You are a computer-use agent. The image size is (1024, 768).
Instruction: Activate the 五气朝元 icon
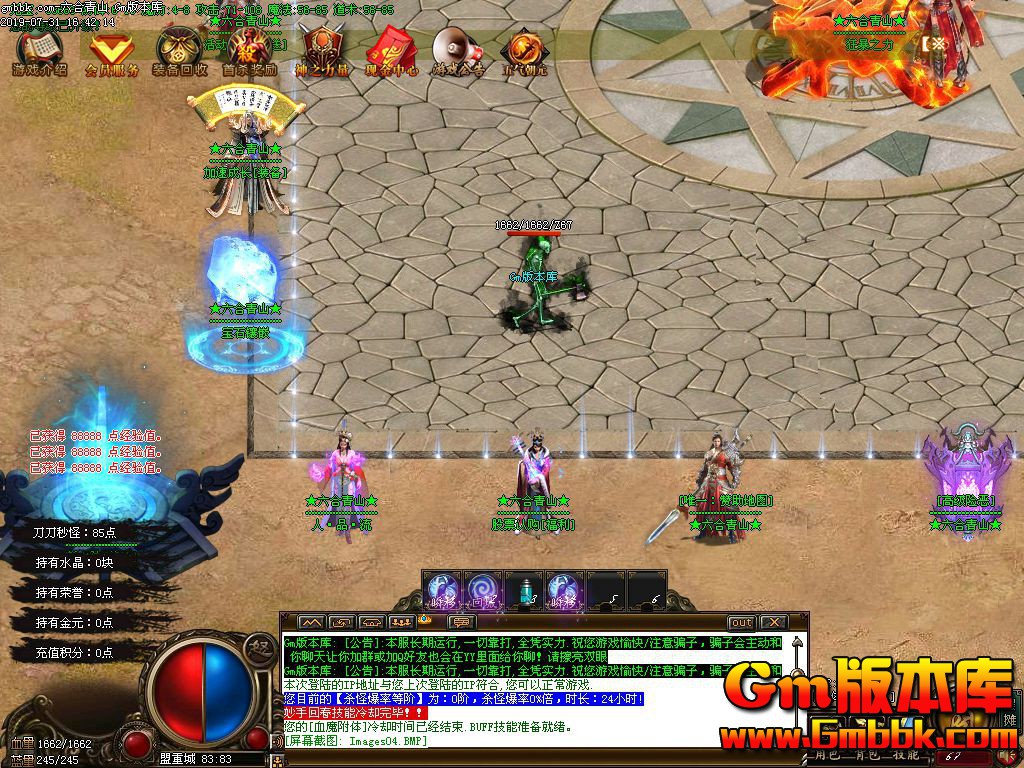(x=522, y=52)
